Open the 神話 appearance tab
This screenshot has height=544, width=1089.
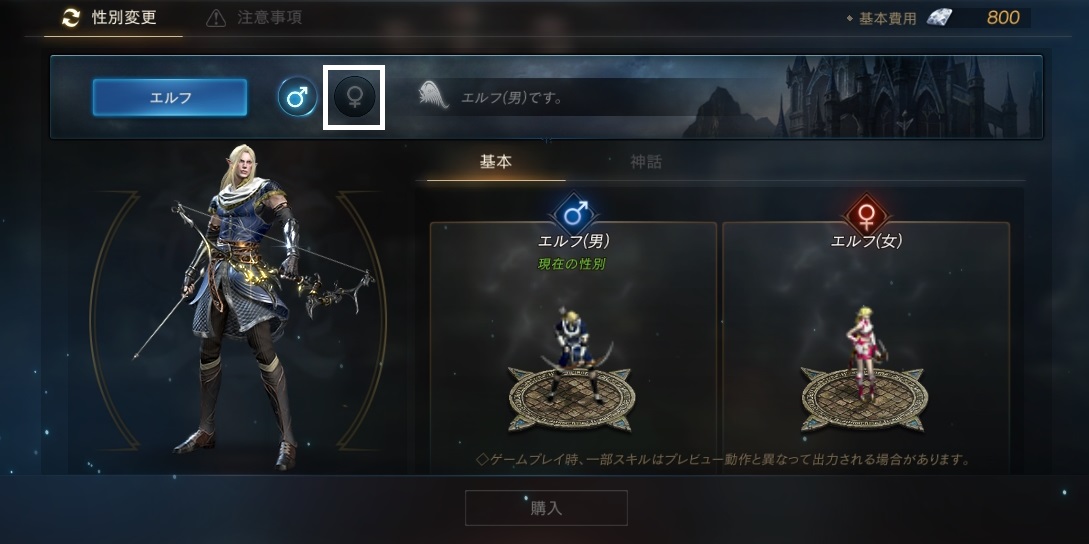click(646, 162)
